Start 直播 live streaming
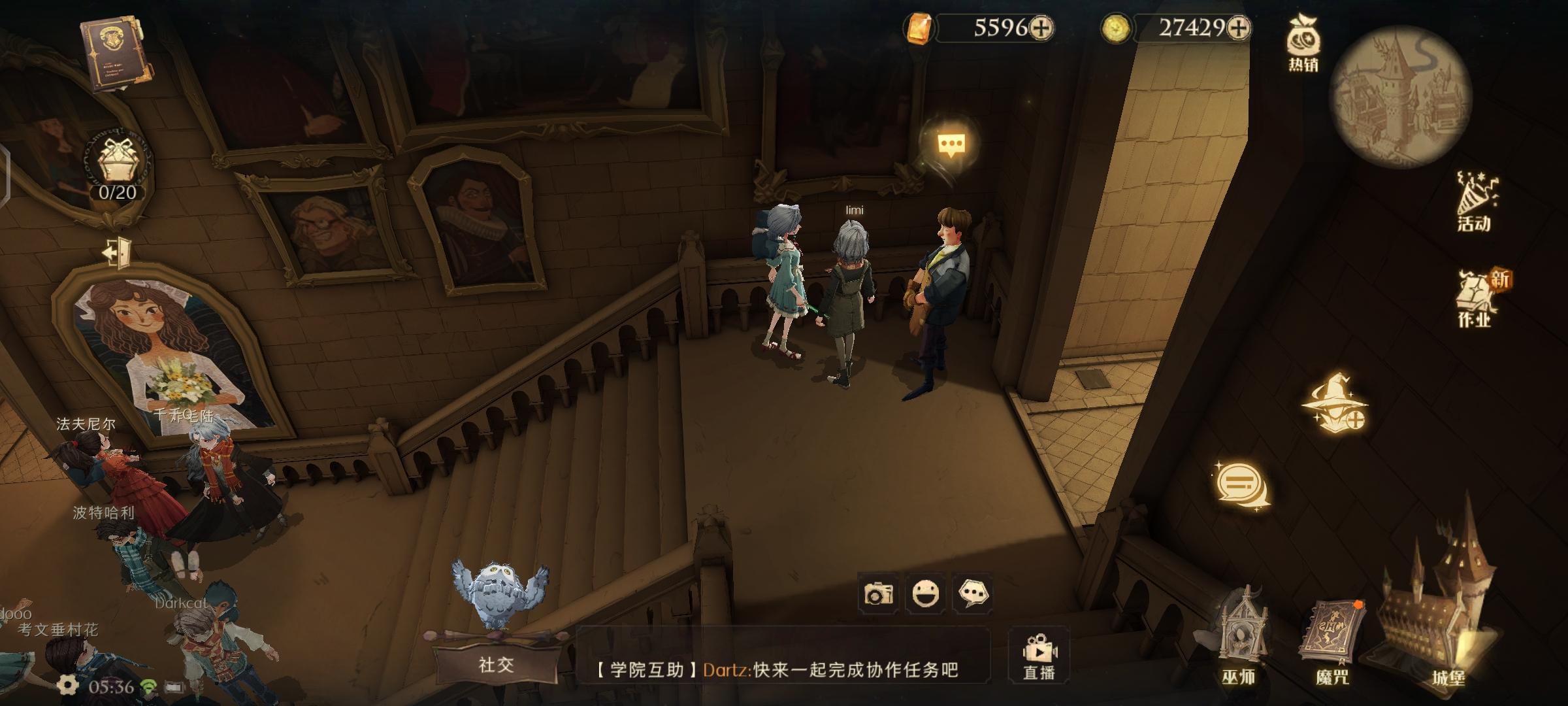Screen dimensions: 1568x706 [x=1039, y=656]
